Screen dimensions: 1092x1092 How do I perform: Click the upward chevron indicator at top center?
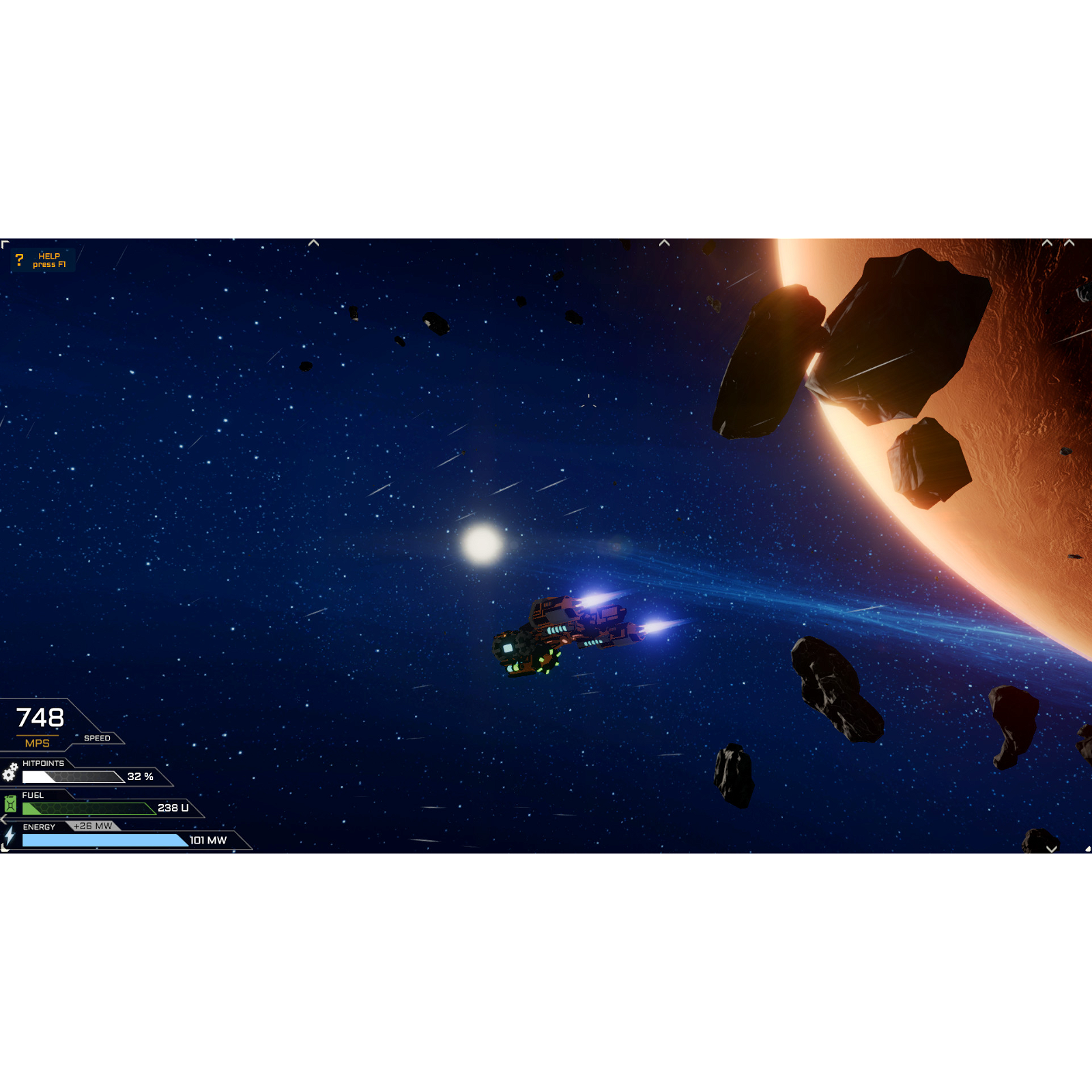pos(314,242)
